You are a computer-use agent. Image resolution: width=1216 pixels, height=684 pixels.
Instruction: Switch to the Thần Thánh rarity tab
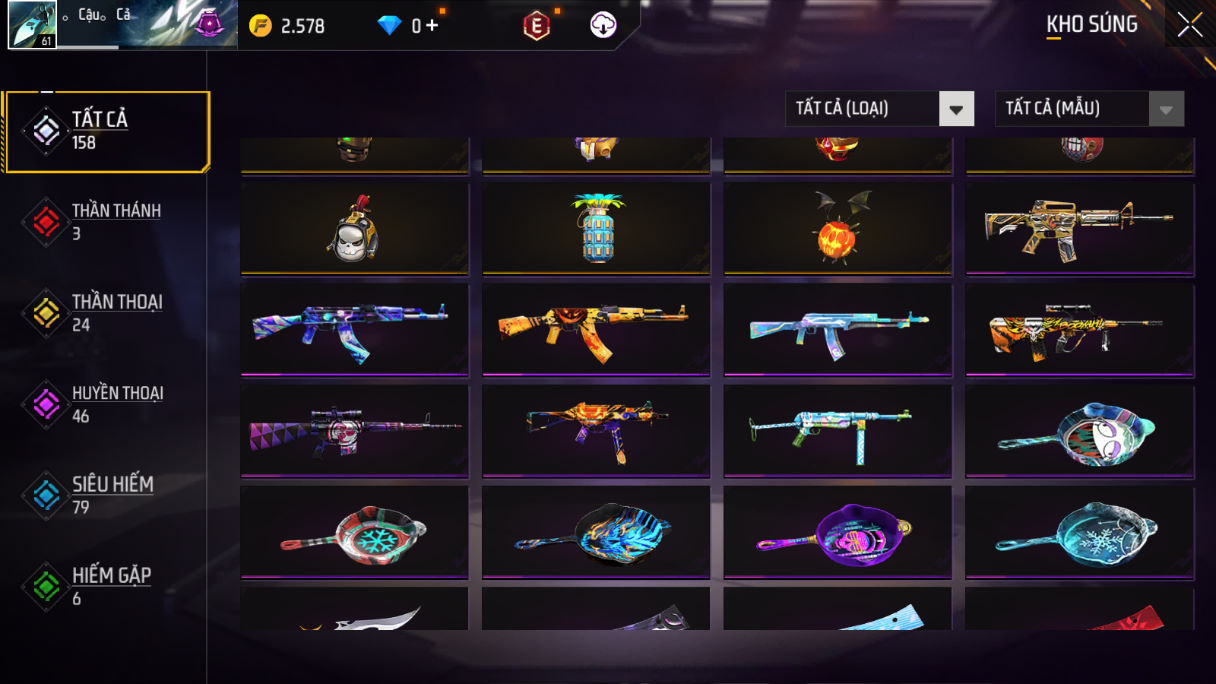pyautogui.click(x=106, y=222)
